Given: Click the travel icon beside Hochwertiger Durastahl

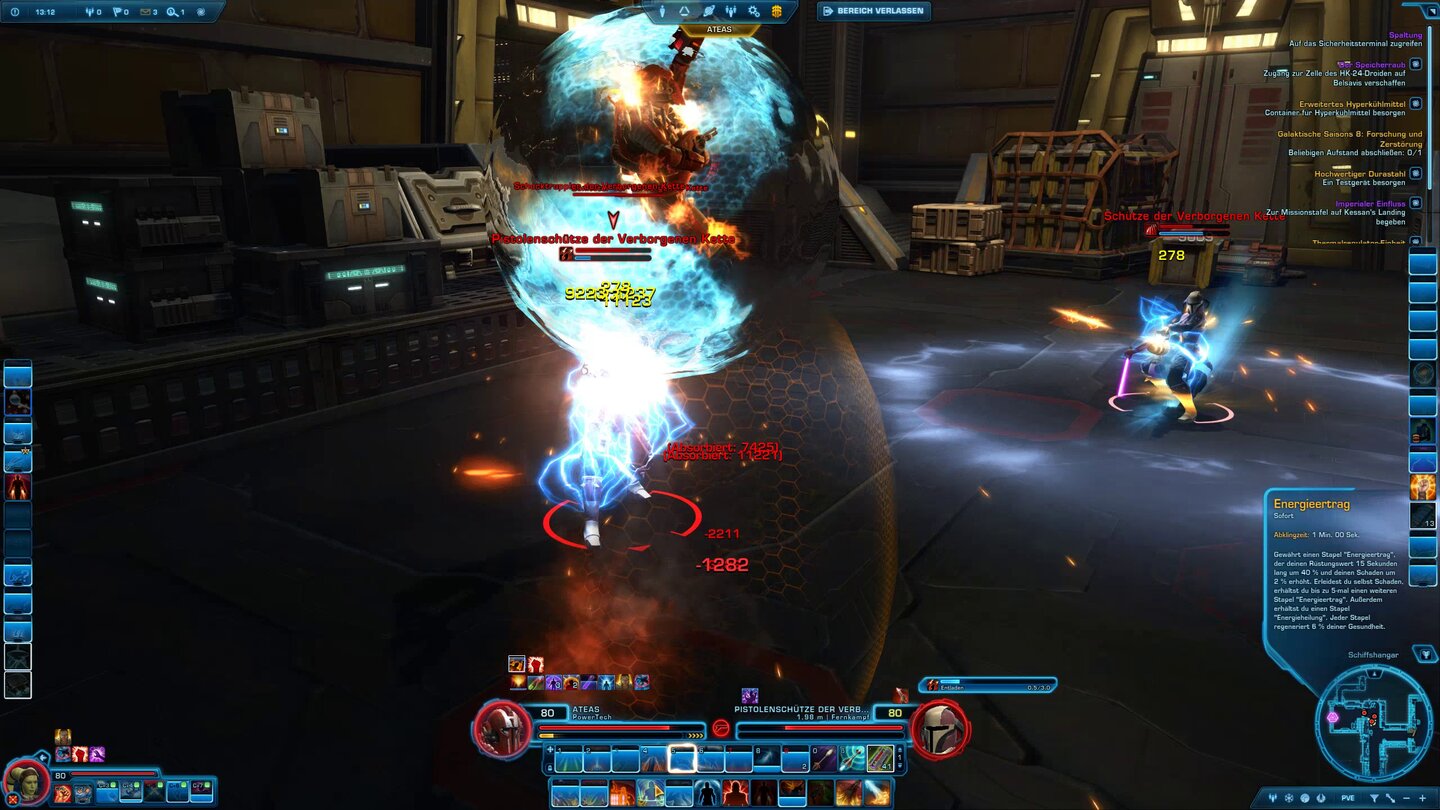Looking at the screenshot, I should [1415, 174].
